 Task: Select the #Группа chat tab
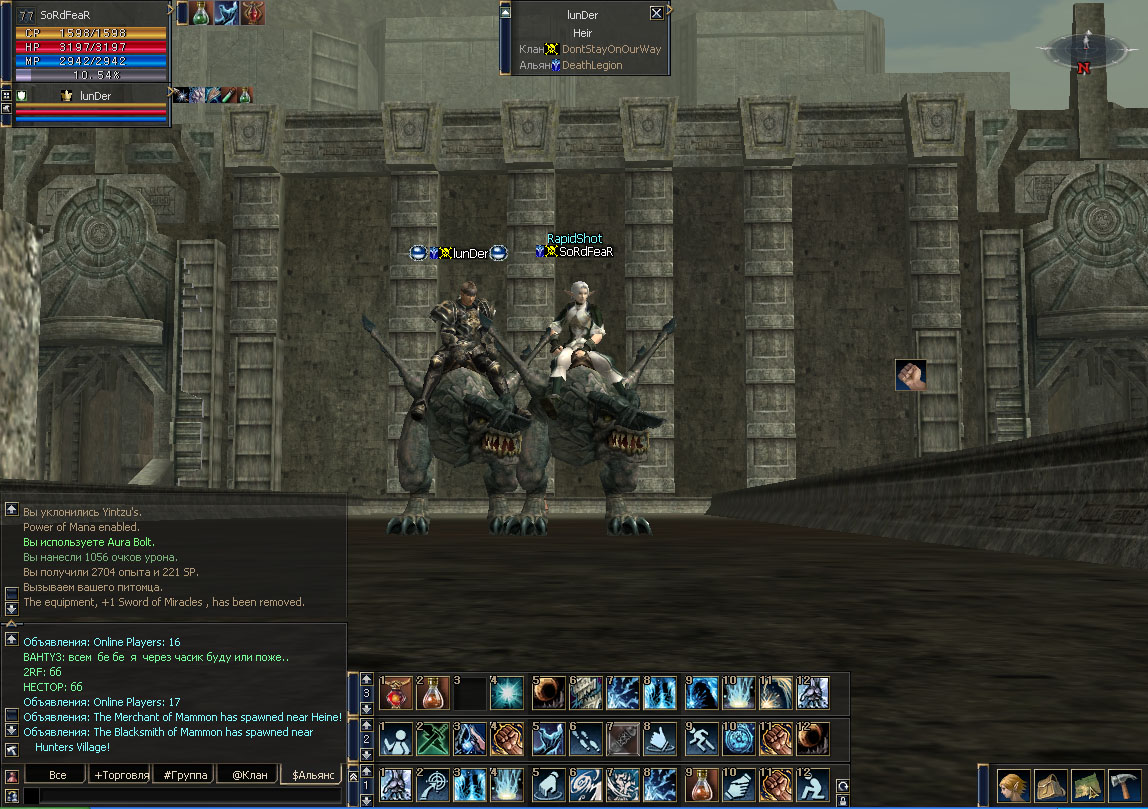(x=183, y=775)
